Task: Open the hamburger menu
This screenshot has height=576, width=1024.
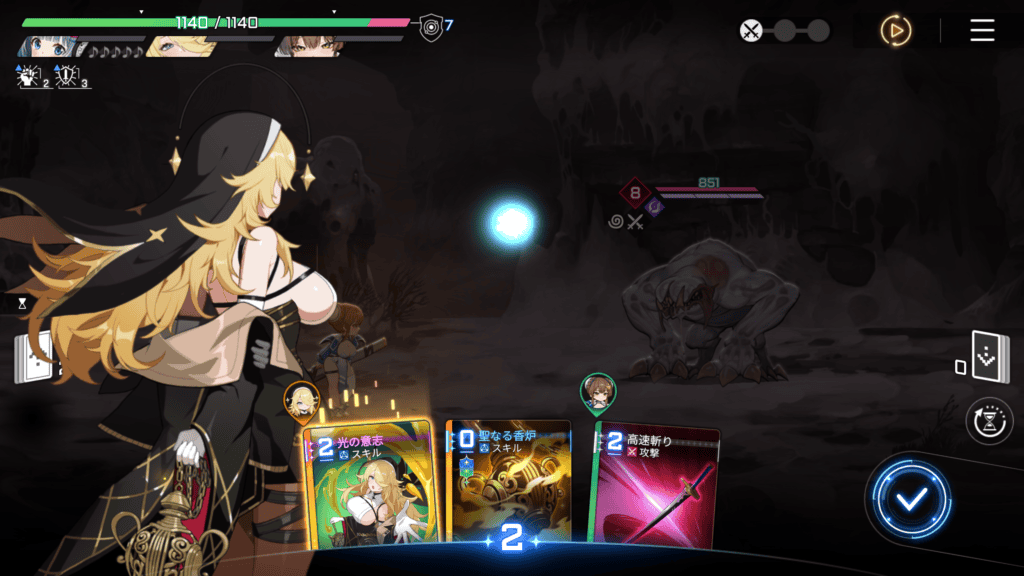Action: pyautogui.click(x=982, y=30)
